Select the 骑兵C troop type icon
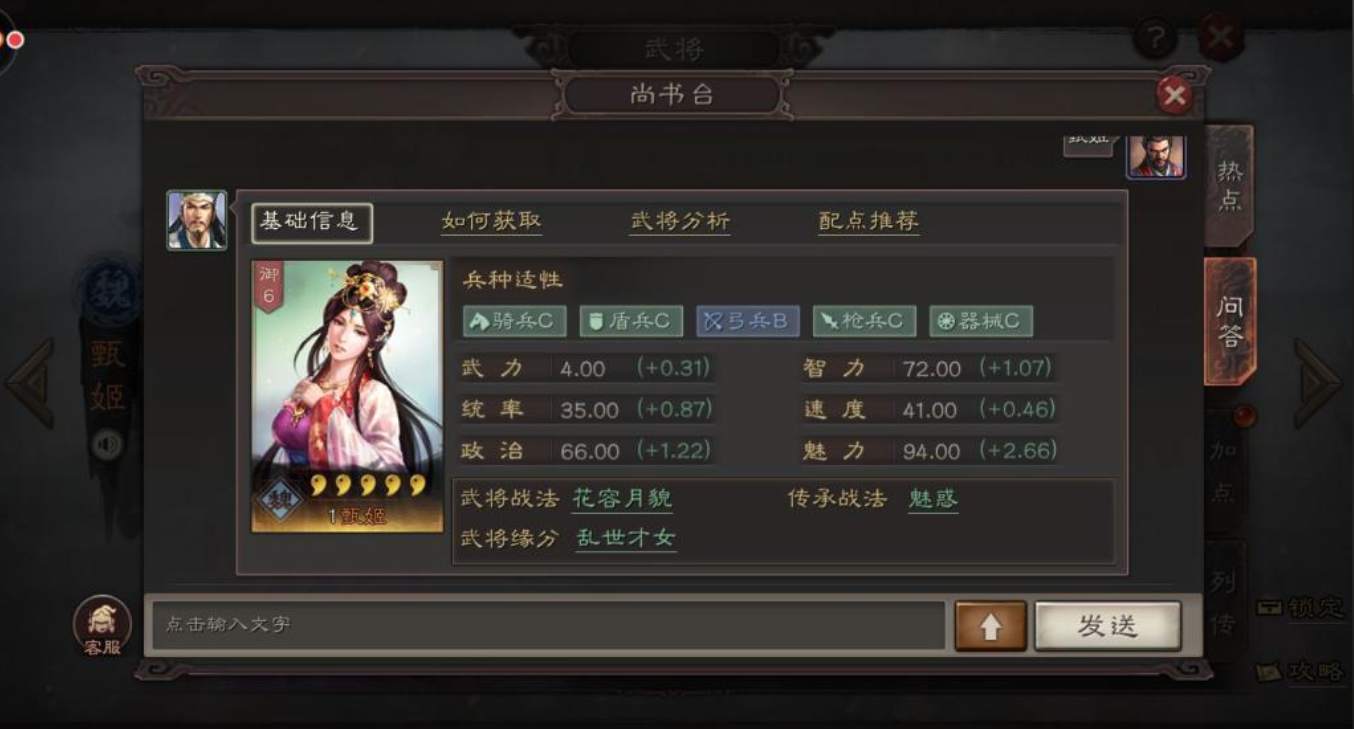Image resolution: width=1354 pixels, height=729 pixels. coord(514,321)
